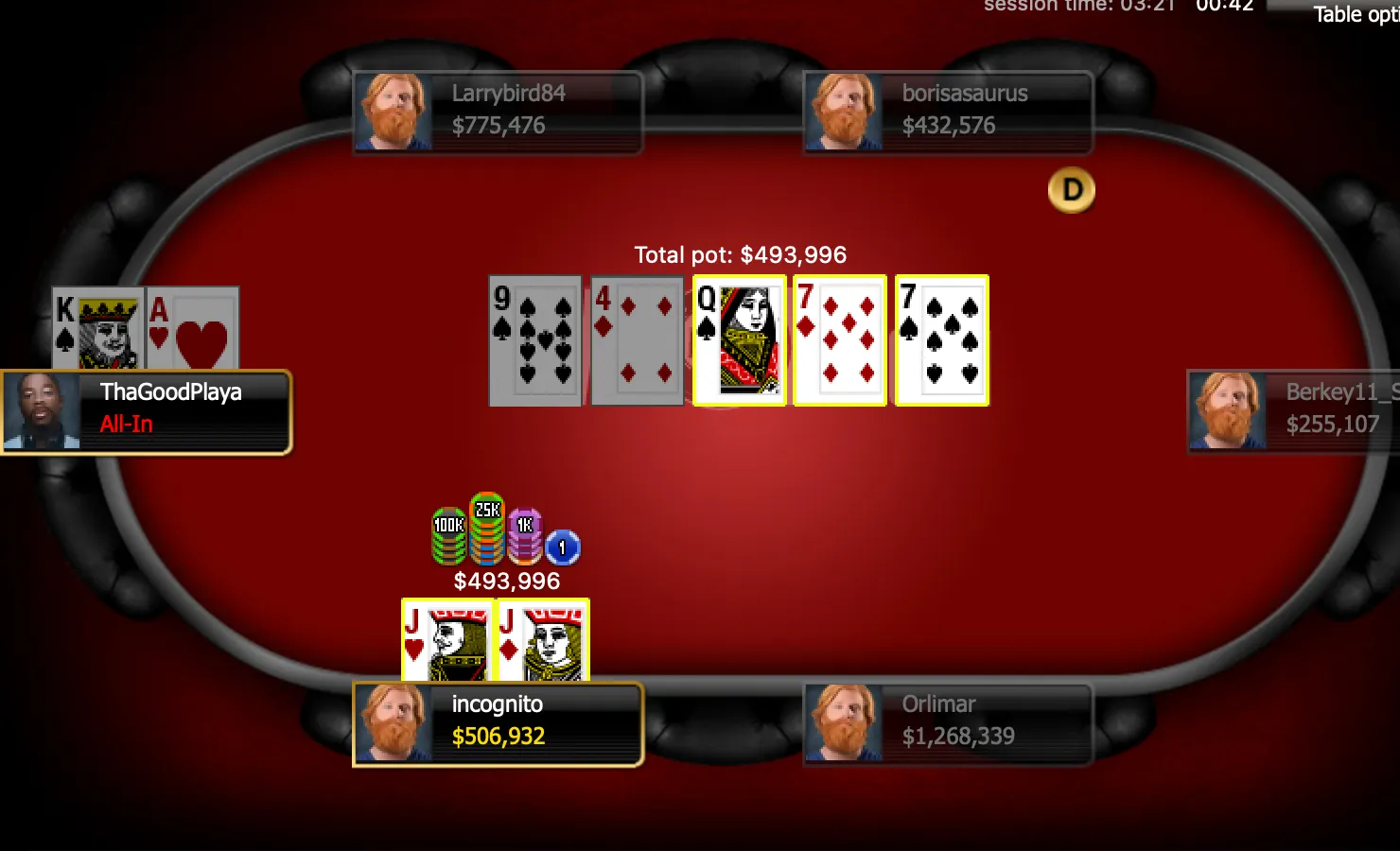Click the Berkey11 player panel
Image resolution: width=1400 pixels, height=851 pixels.
(x=1294, y=411)
